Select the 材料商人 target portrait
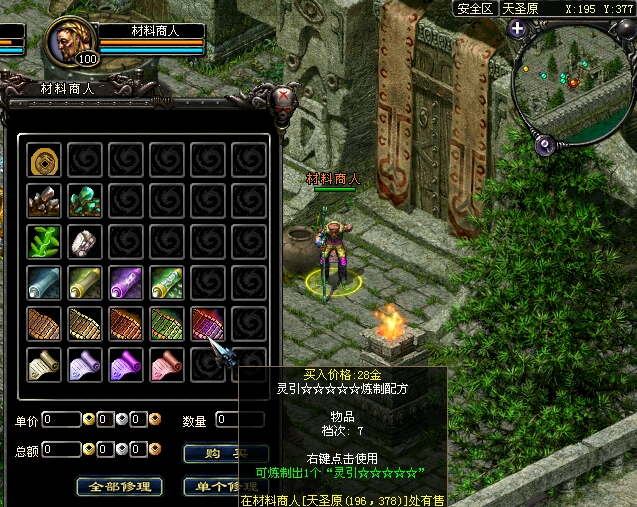 pyautogui.click(x=73, y=40)
